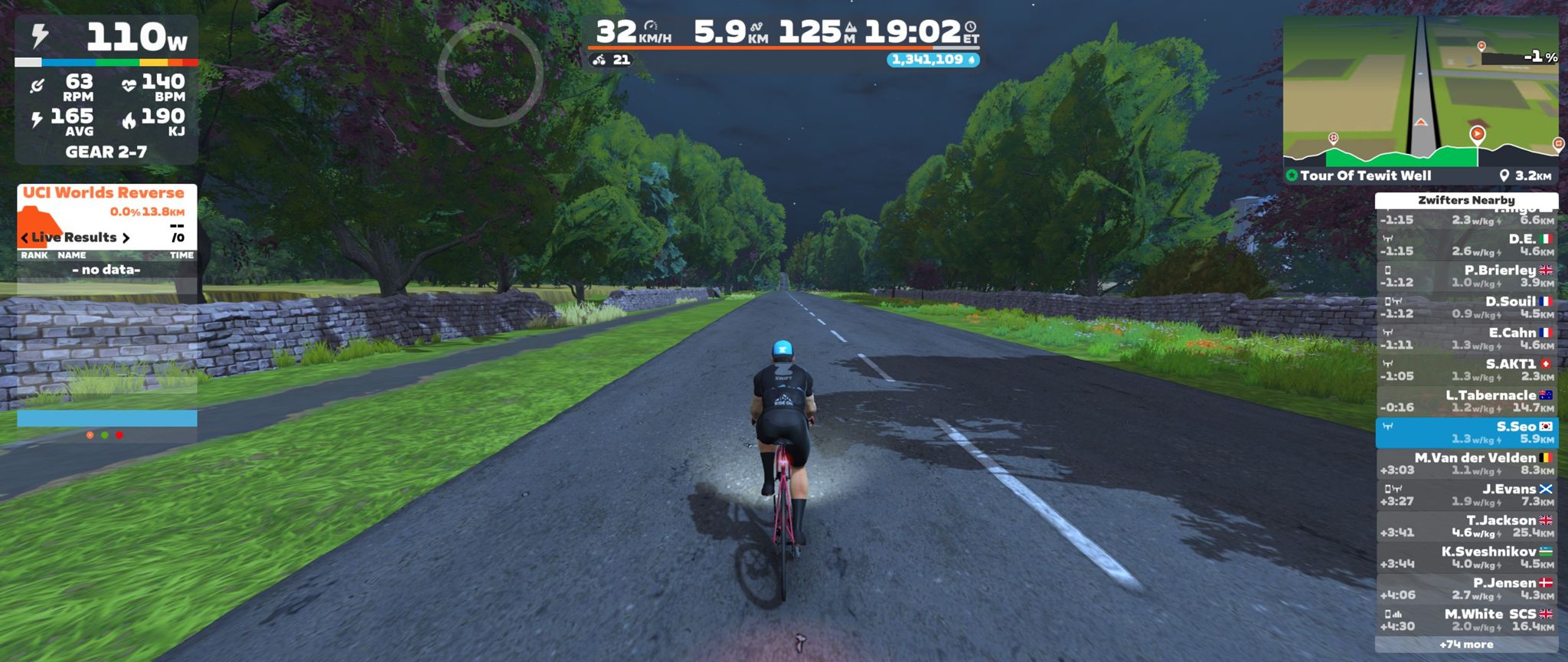The width and height of the screenshot is (1568, 662).
Task: Select D.E. in the nearby riders list
Action: (x=1466, y=245)
